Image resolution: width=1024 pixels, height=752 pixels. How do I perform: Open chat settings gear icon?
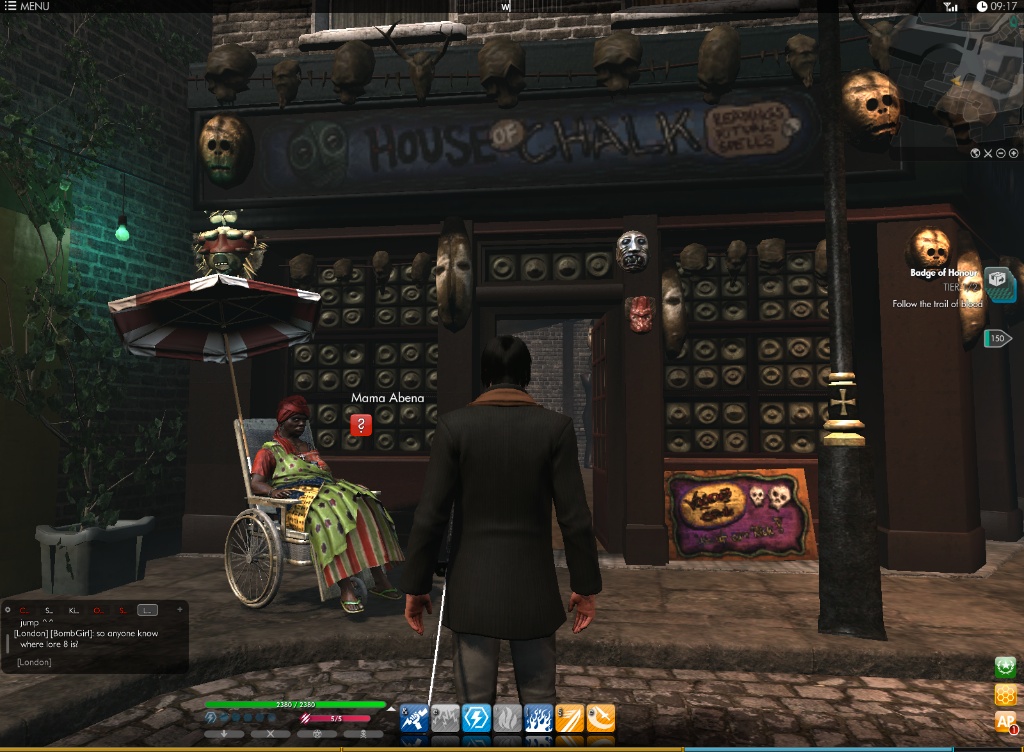point(8,610)
